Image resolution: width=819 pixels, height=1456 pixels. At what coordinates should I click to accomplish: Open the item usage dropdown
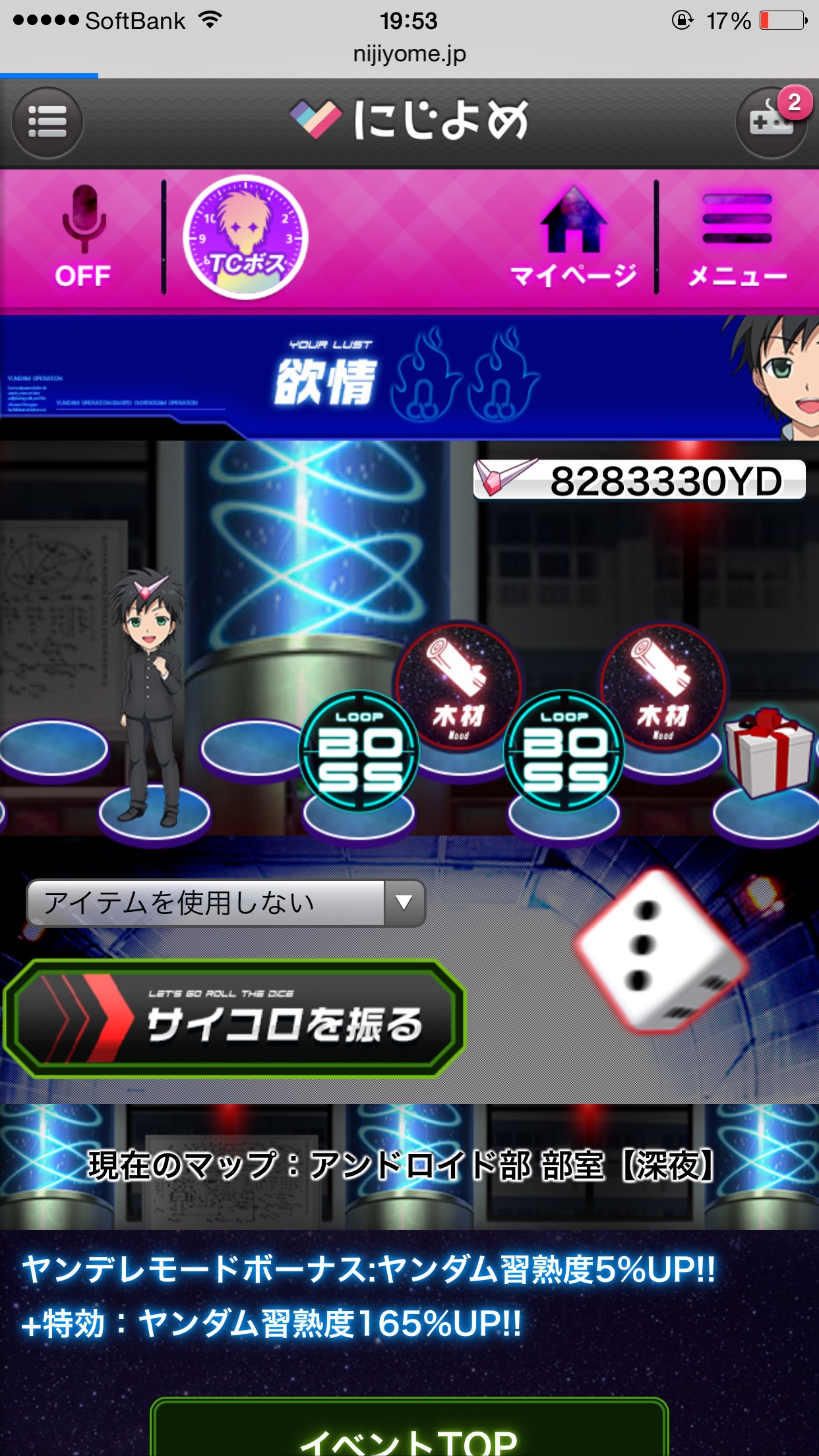coord(226,903)
